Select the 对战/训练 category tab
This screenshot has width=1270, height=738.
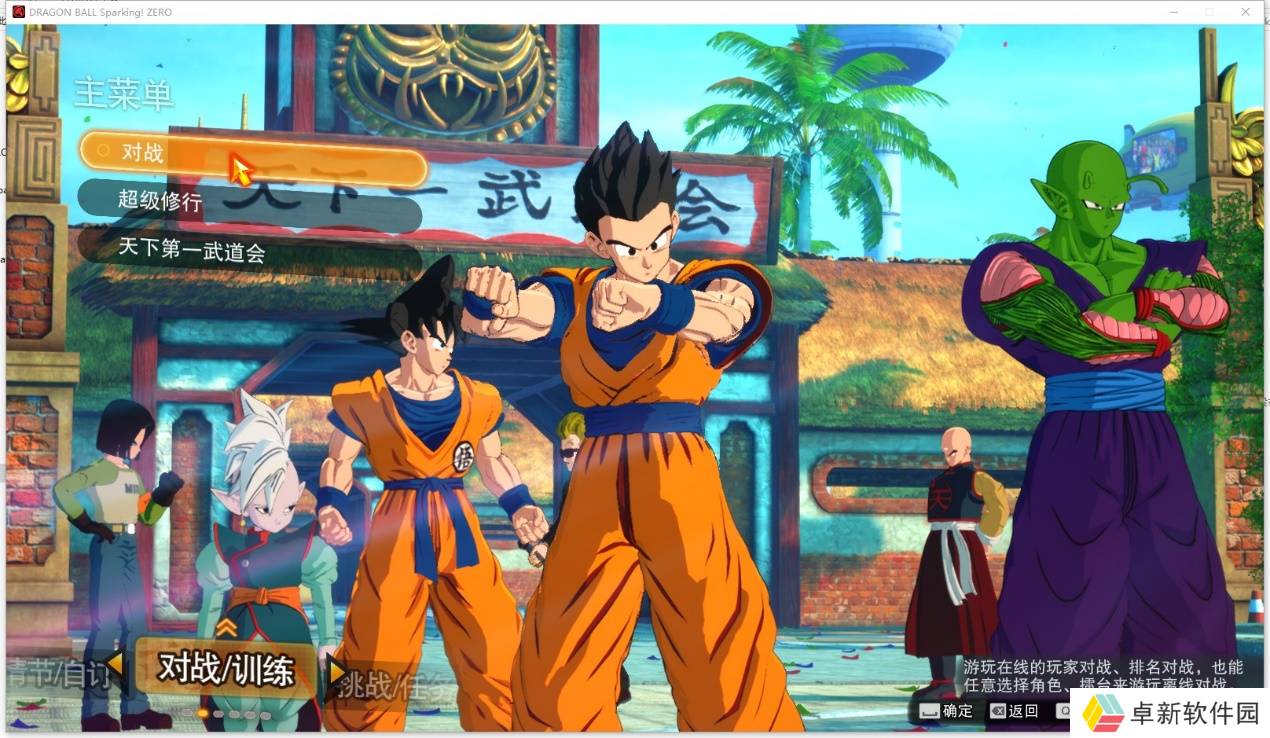tap(226, 668)
